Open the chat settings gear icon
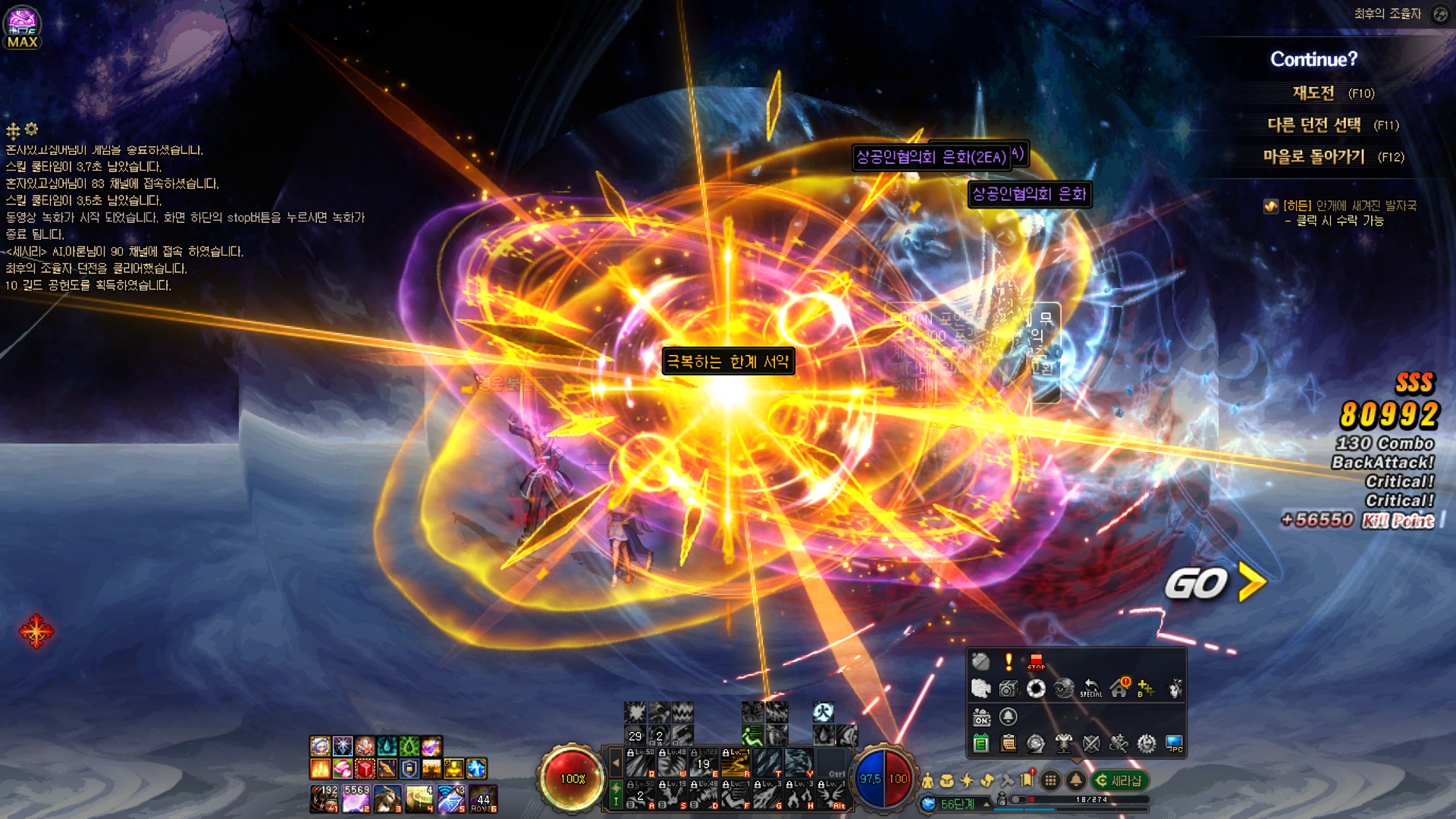 coord(31,129)
